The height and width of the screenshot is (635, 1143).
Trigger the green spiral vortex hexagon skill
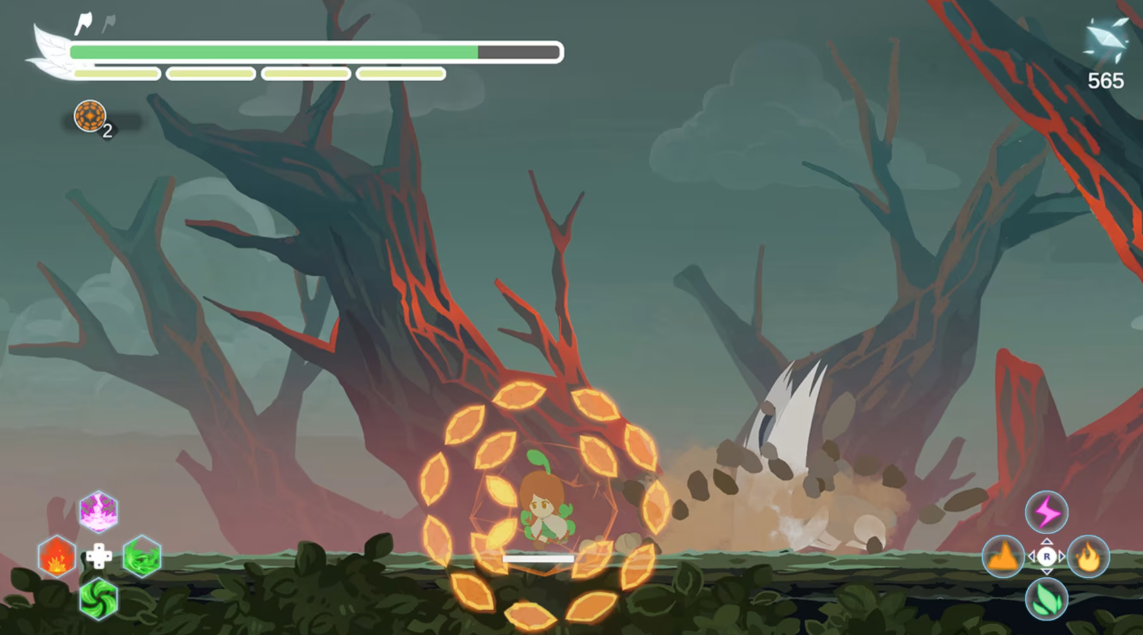(99, 599)
